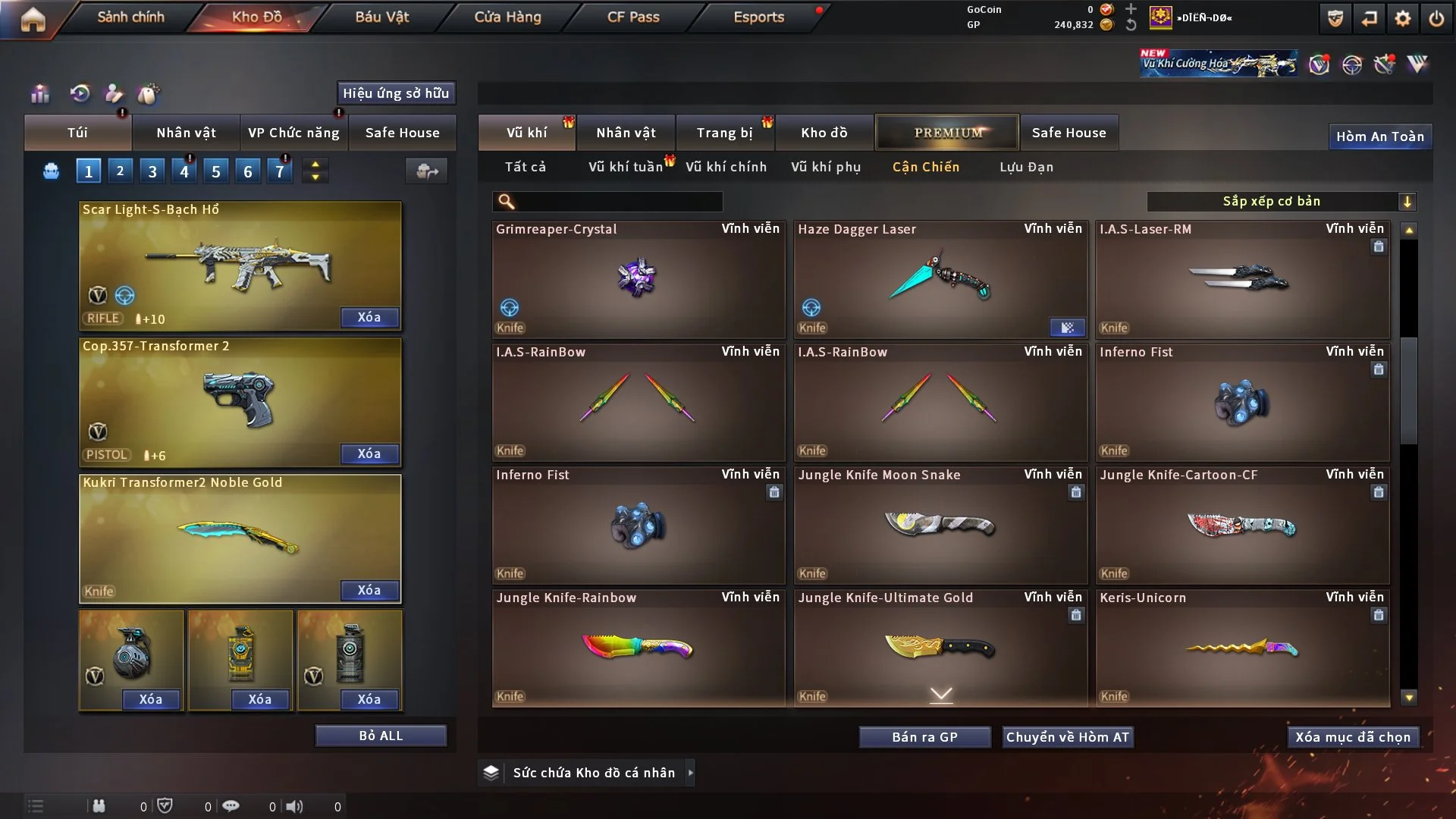Sell item with Bán ra GP
The width and height of the screenshot is (1456, 819).
pyautogui.click(x=924, y=737)
